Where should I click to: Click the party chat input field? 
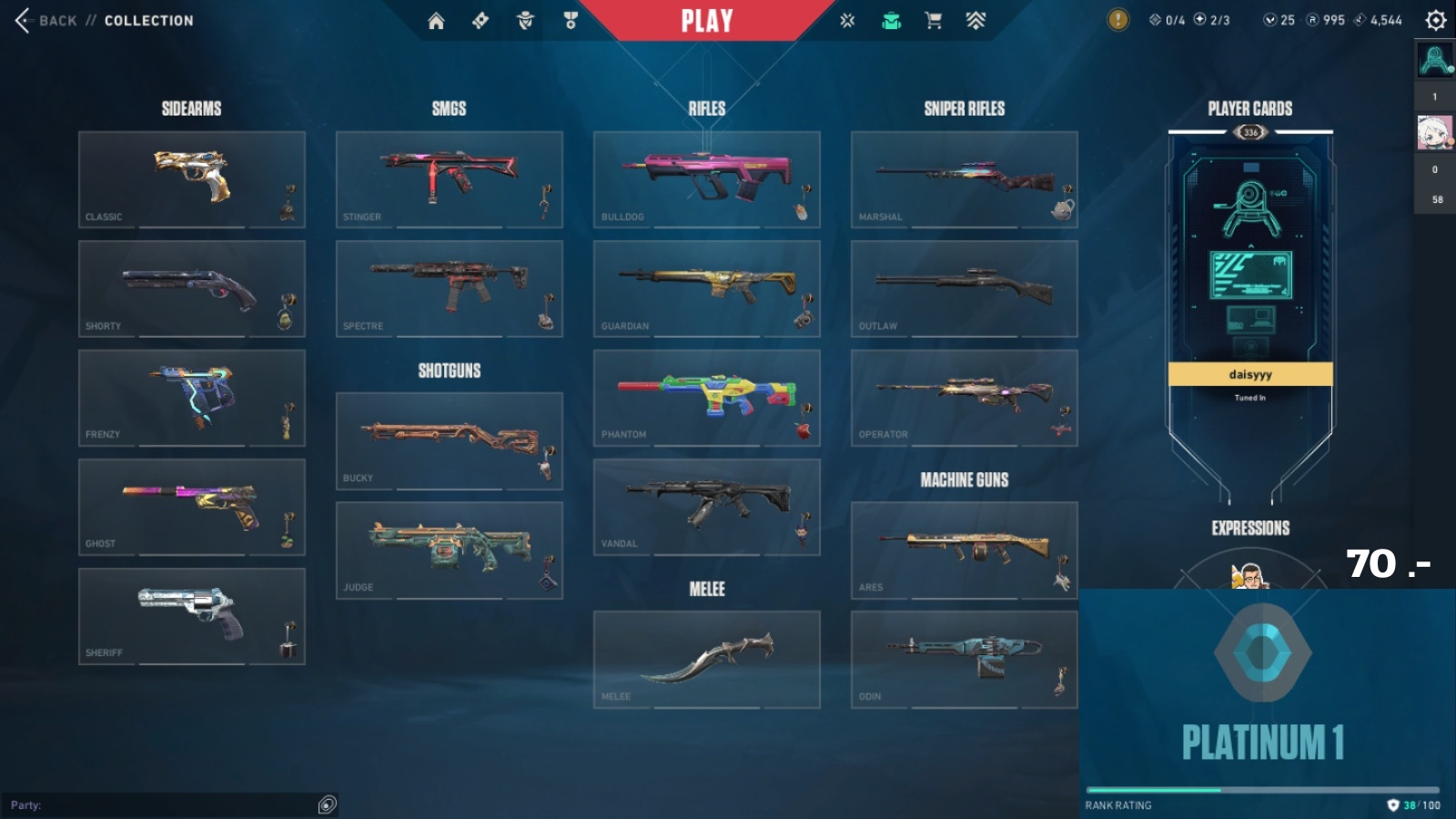click(164, 804)
